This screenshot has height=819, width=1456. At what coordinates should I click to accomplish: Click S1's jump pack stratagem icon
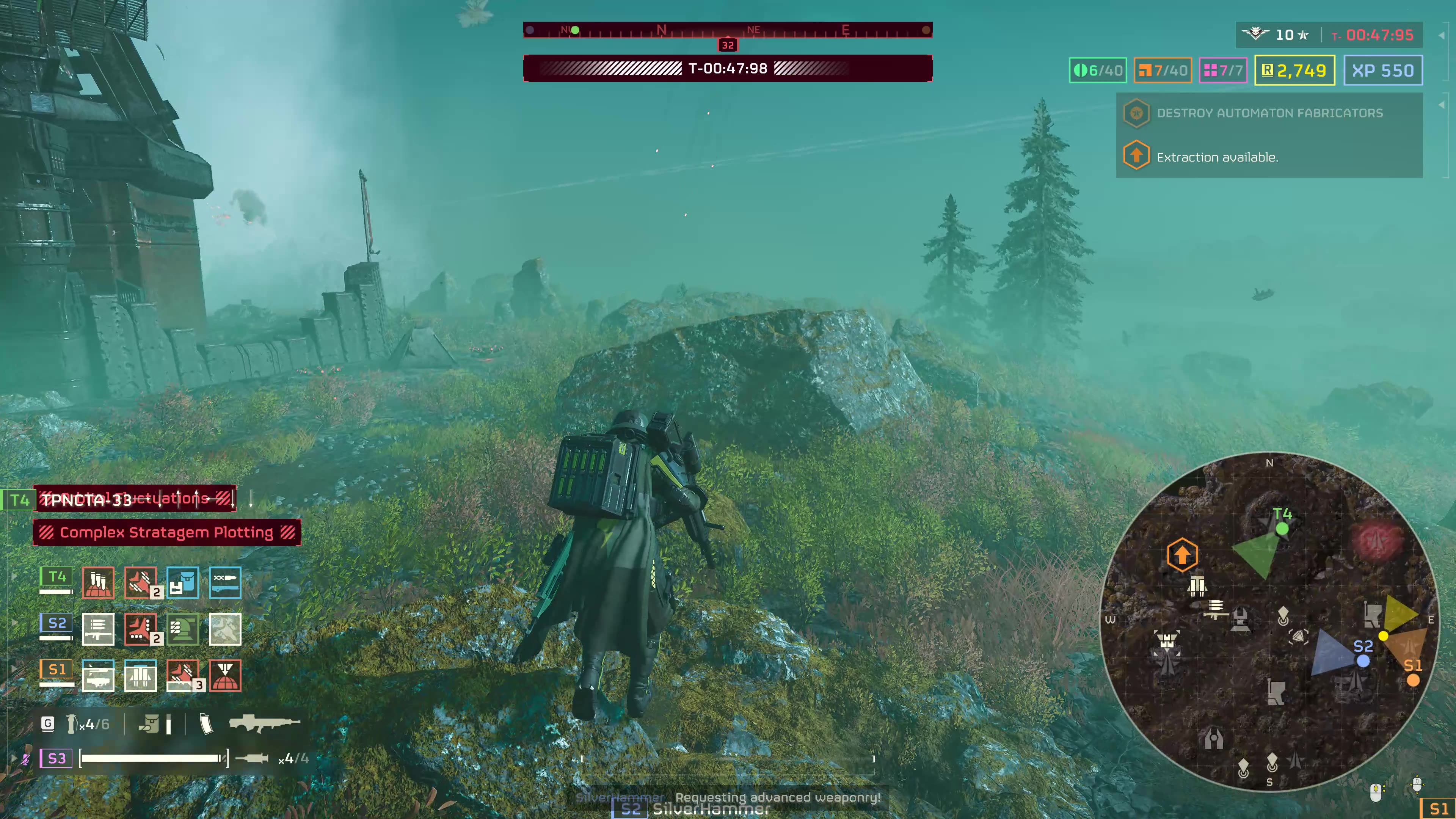(140, 675)
